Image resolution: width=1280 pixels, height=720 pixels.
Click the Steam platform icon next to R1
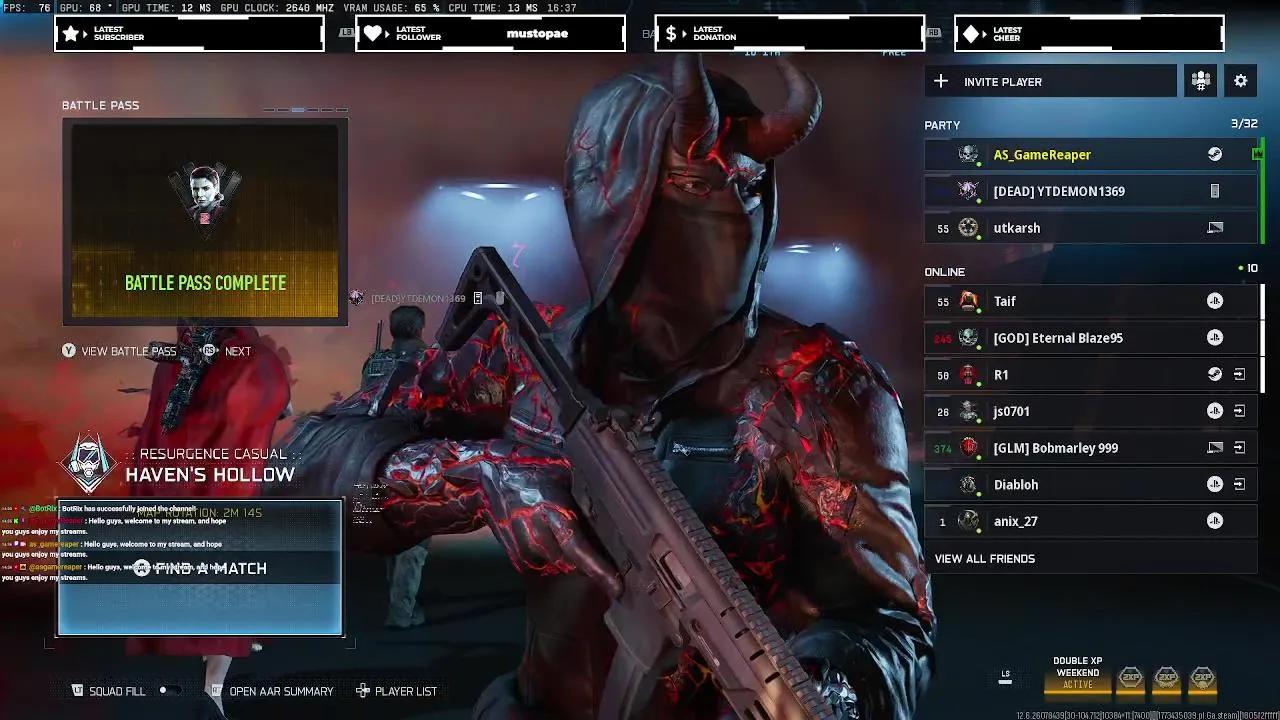tap(1215, 374)
